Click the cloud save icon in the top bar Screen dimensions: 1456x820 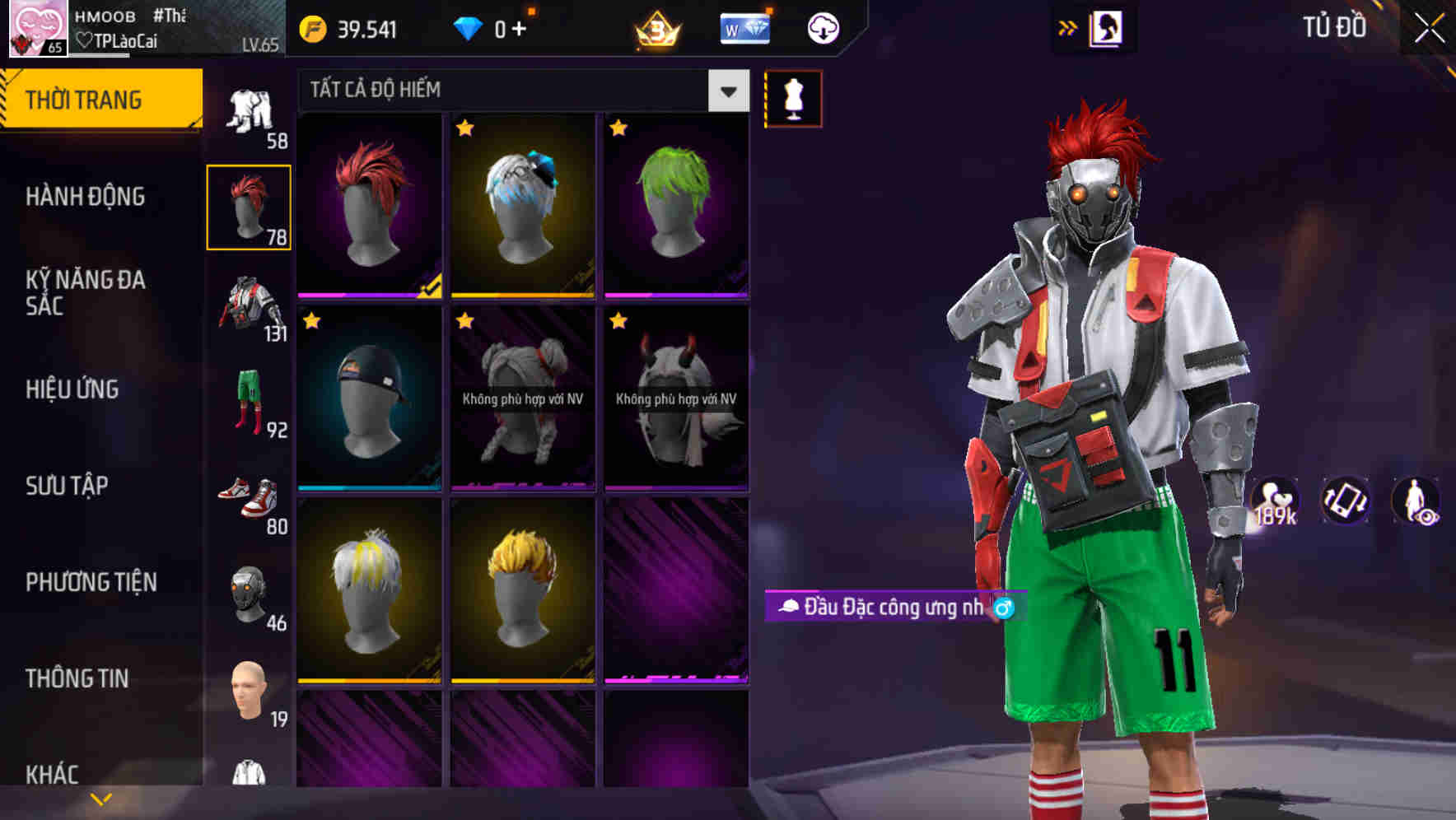[x=821, y=28]
